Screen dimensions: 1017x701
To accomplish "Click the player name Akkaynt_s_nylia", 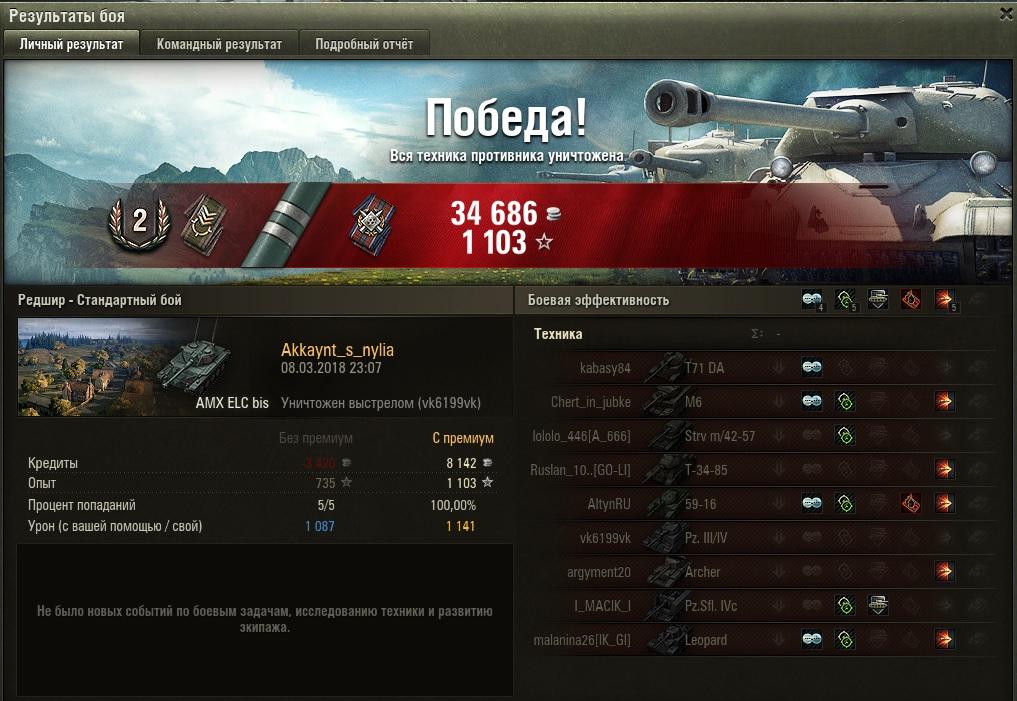I will click(x=337, y=350).
